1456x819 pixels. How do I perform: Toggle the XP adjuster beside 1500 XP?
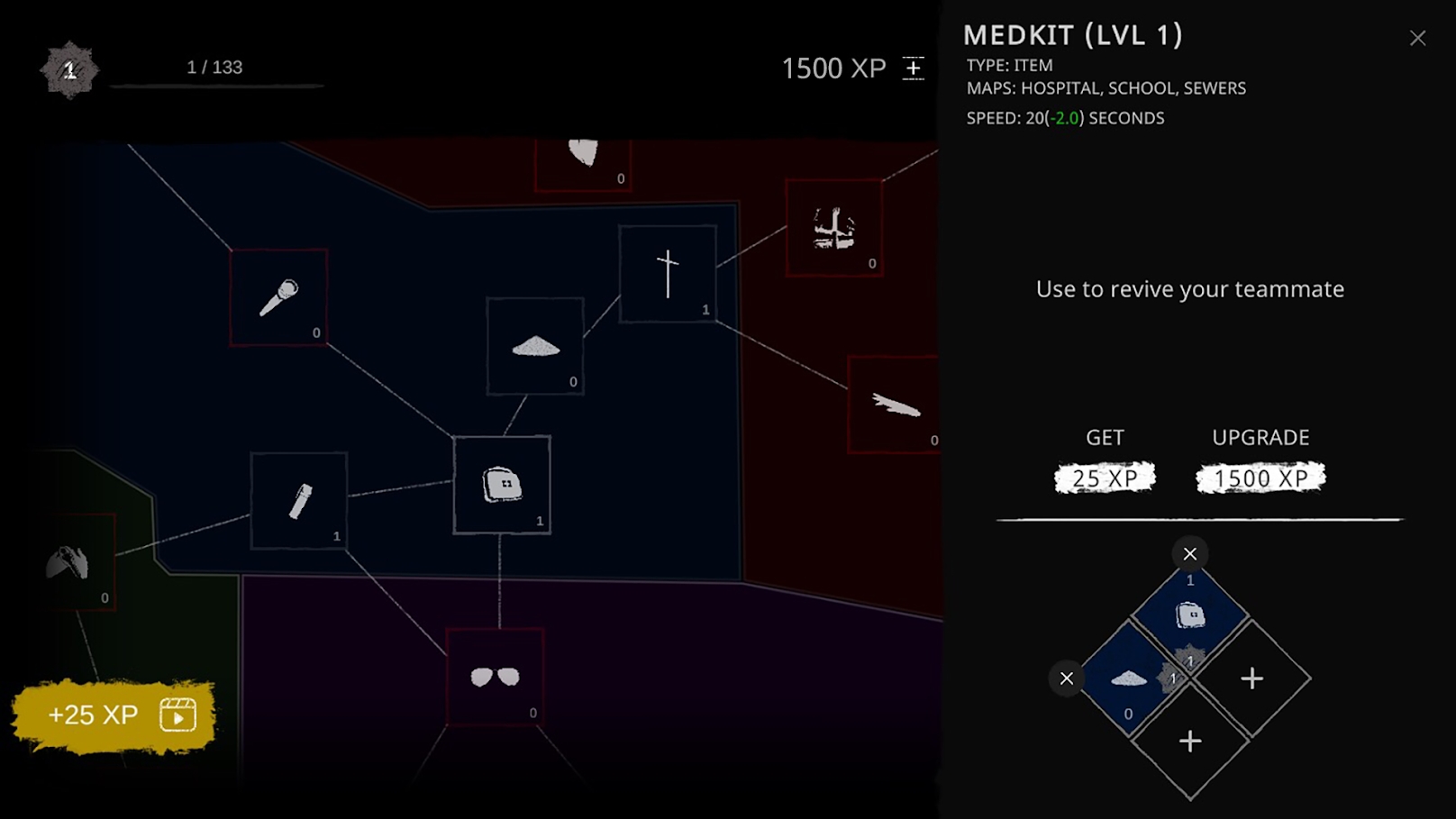pyautogui.click(x=913, y=67)
